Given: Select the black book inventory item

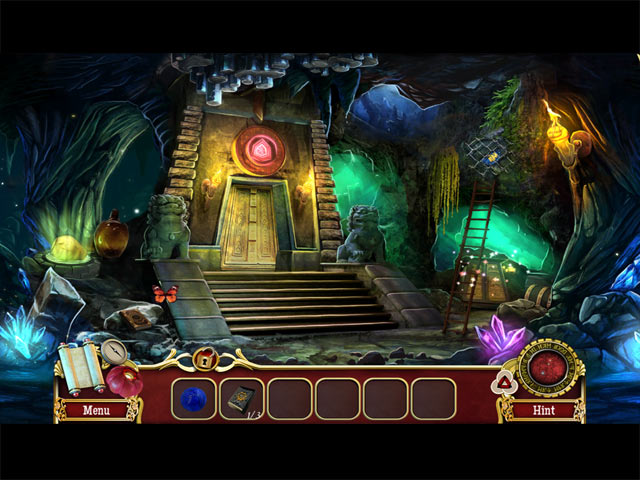Looking at the screenshot, I should (241, 397).
